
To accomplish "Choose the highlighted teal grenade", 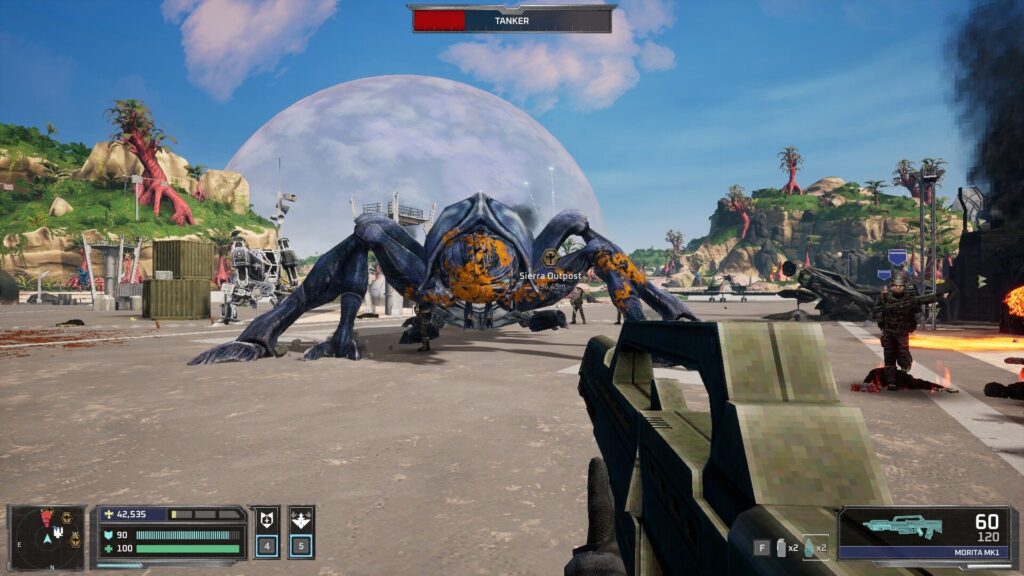I will tap(808, 547).
